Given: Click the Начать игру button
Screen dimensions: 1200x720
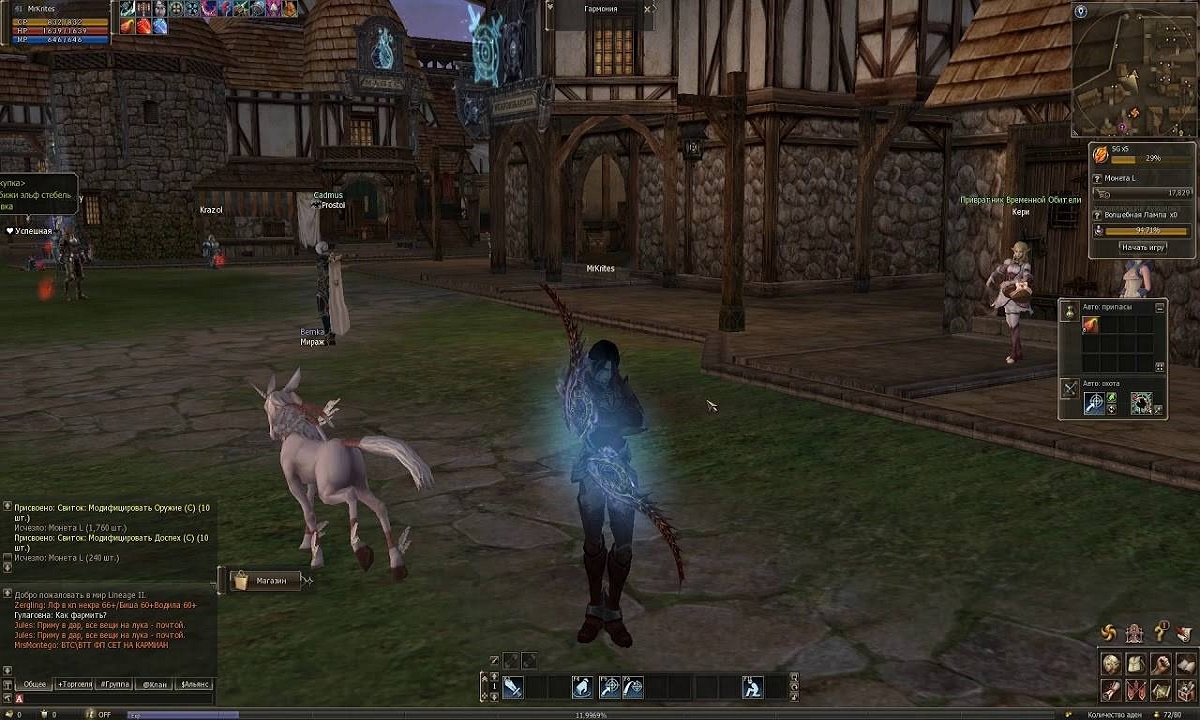Looking at the screenshot, I should [x=1142, y=247].
